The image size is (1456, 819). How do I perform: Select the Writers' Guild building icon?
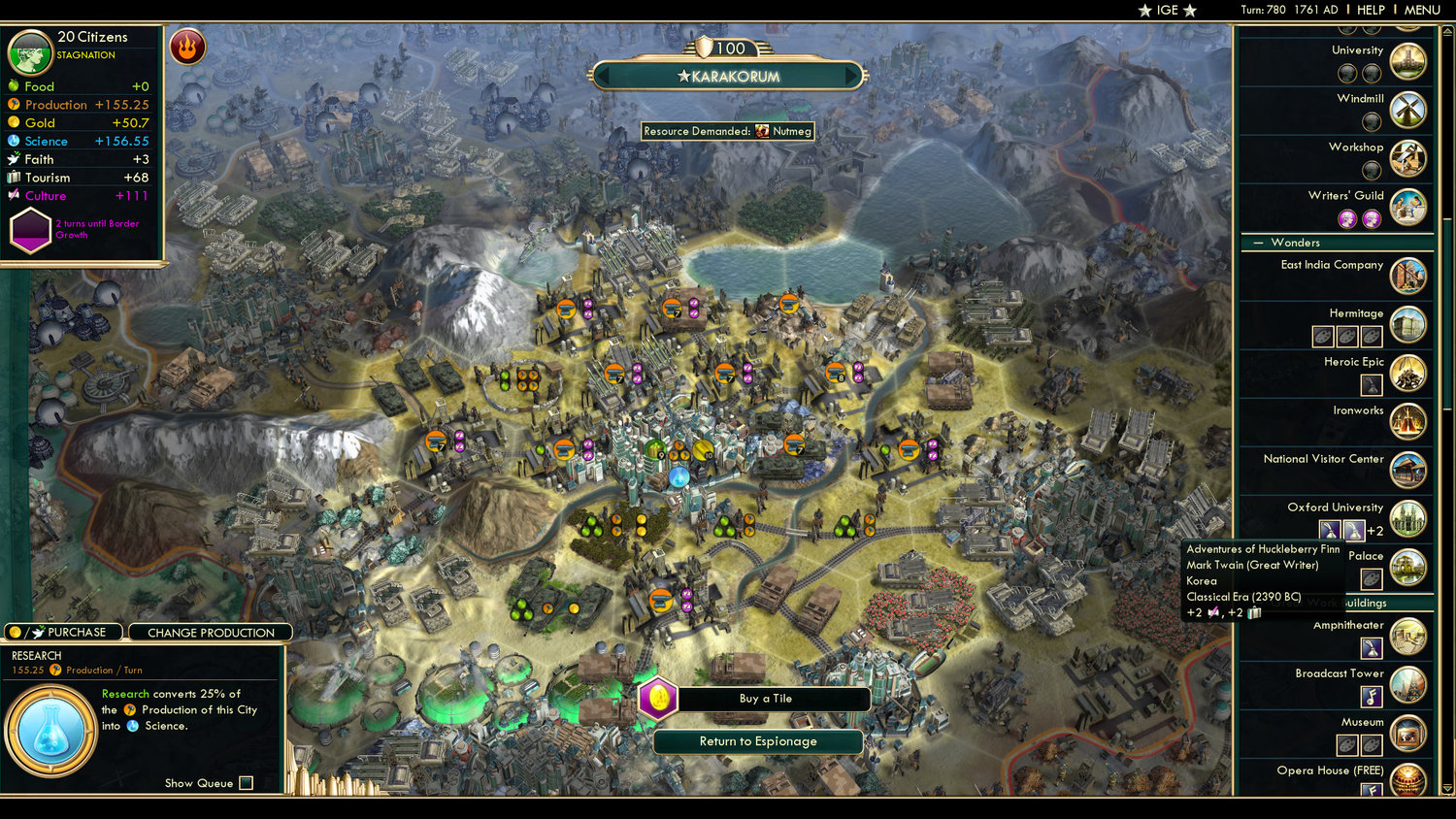[x=1406, y=206]
